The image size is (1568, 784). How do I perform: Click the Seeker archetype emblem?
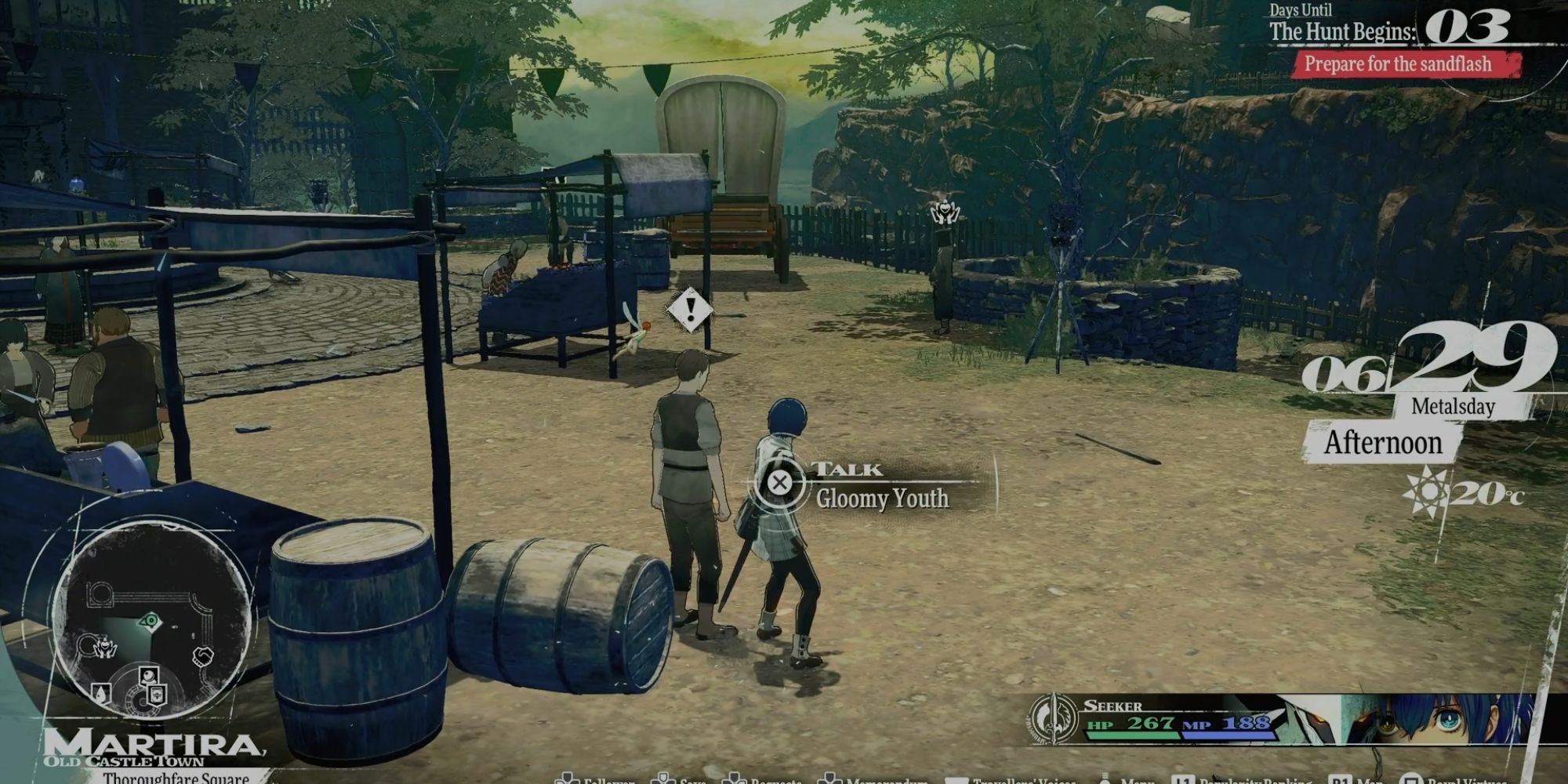tap(1053, 717)
